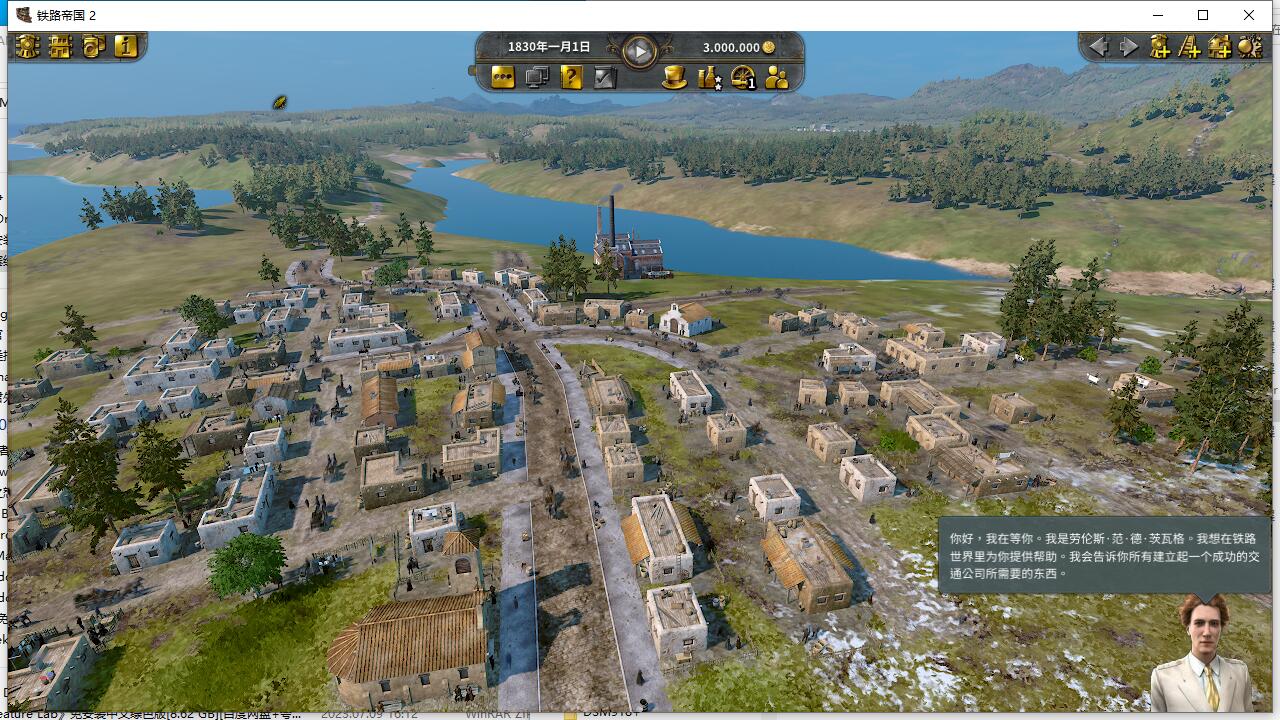Click the bomb demolish tool icon
Image resolution: width=1280 pixels, height=720 pixels.
coord(1250,46)
